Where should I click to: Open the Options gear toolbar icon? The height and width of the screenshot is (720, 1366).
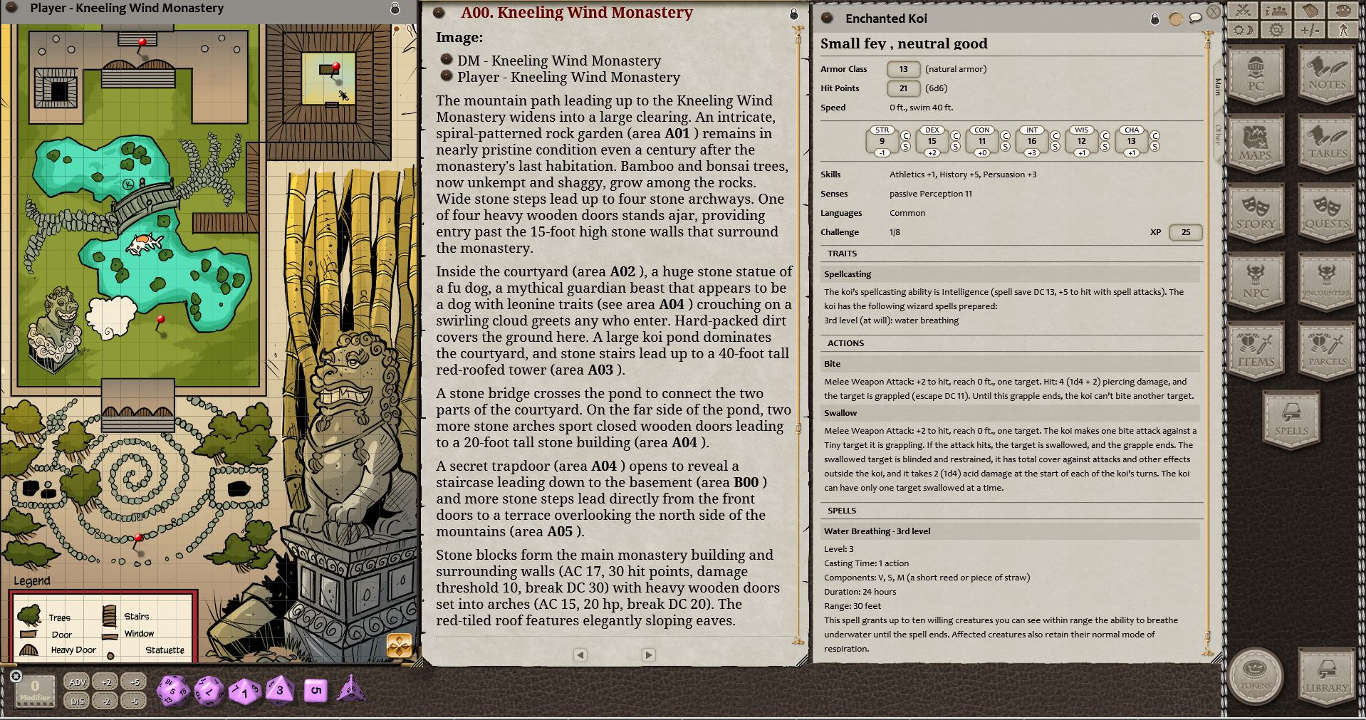(1276, 30)
